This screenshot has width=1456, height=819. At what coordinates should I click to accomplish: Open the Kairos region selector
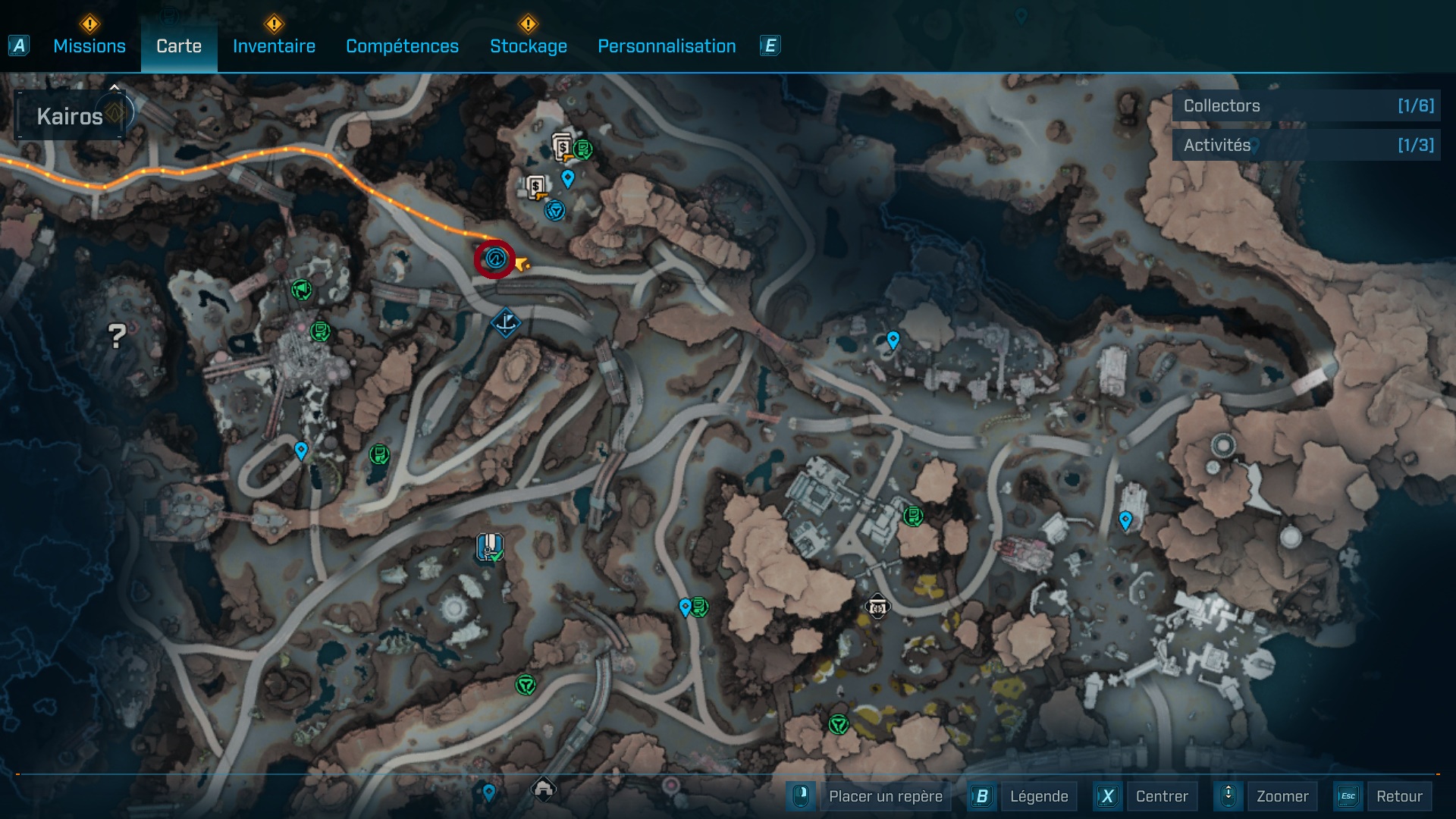(70, 116)
